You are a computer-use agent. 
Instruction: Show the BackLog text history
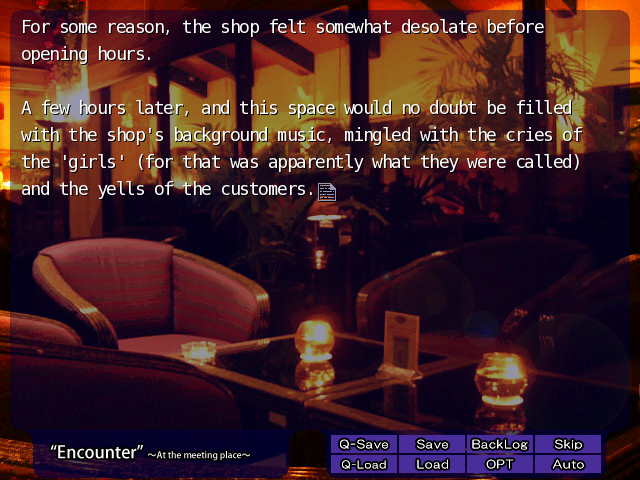point(499,444)
